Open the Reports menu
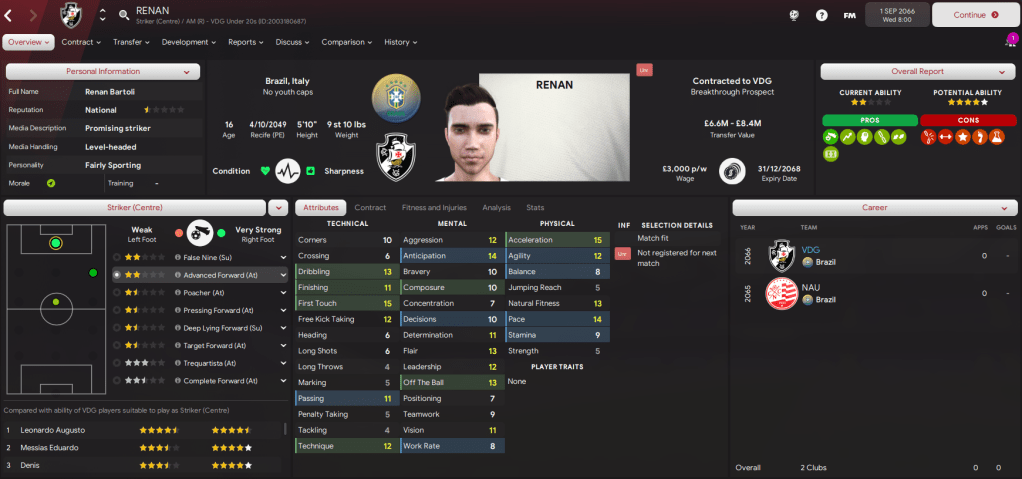The image size is (1022, 479). click(x=245, y=42)
